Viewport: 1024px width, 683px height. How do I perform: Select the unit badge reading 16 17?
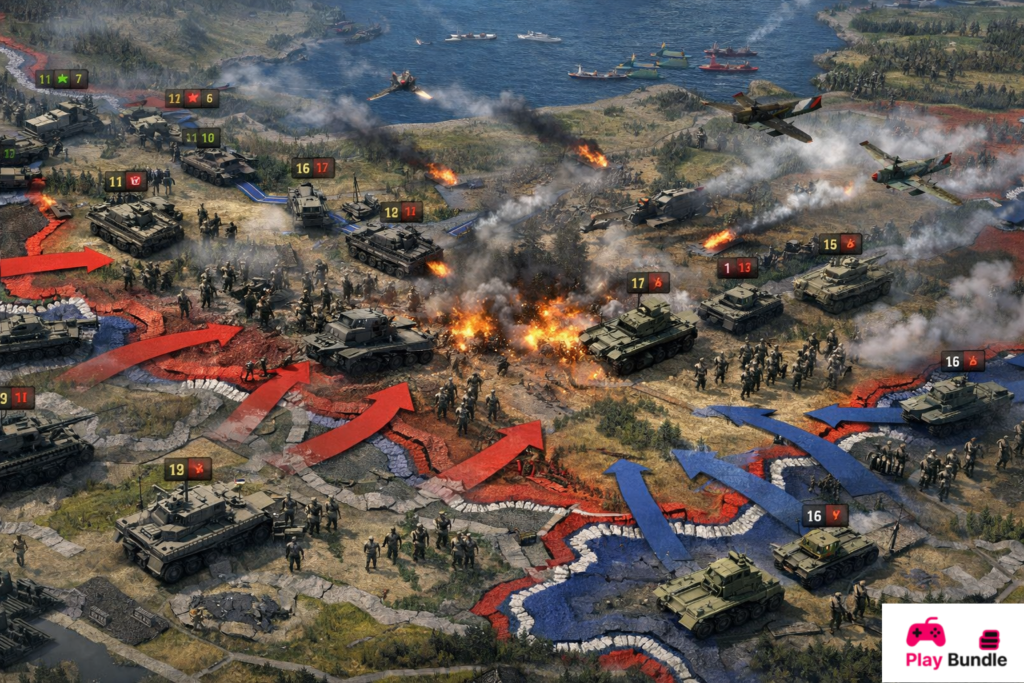coord(313,168)
